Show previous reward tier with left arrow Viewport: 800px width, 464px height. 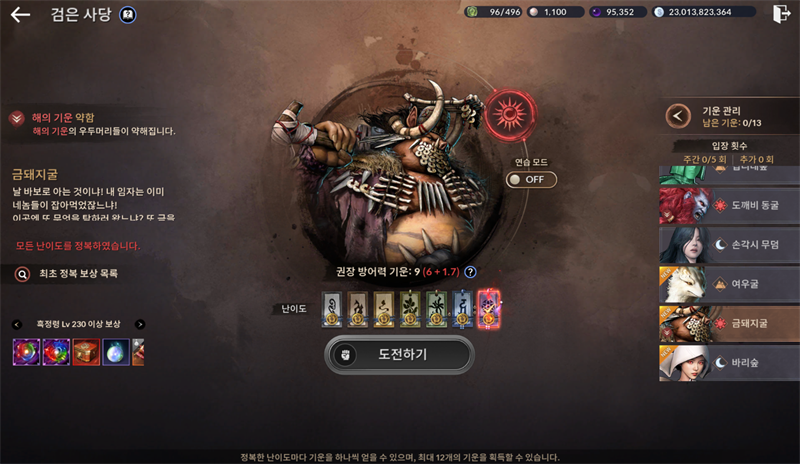[17, 324]
